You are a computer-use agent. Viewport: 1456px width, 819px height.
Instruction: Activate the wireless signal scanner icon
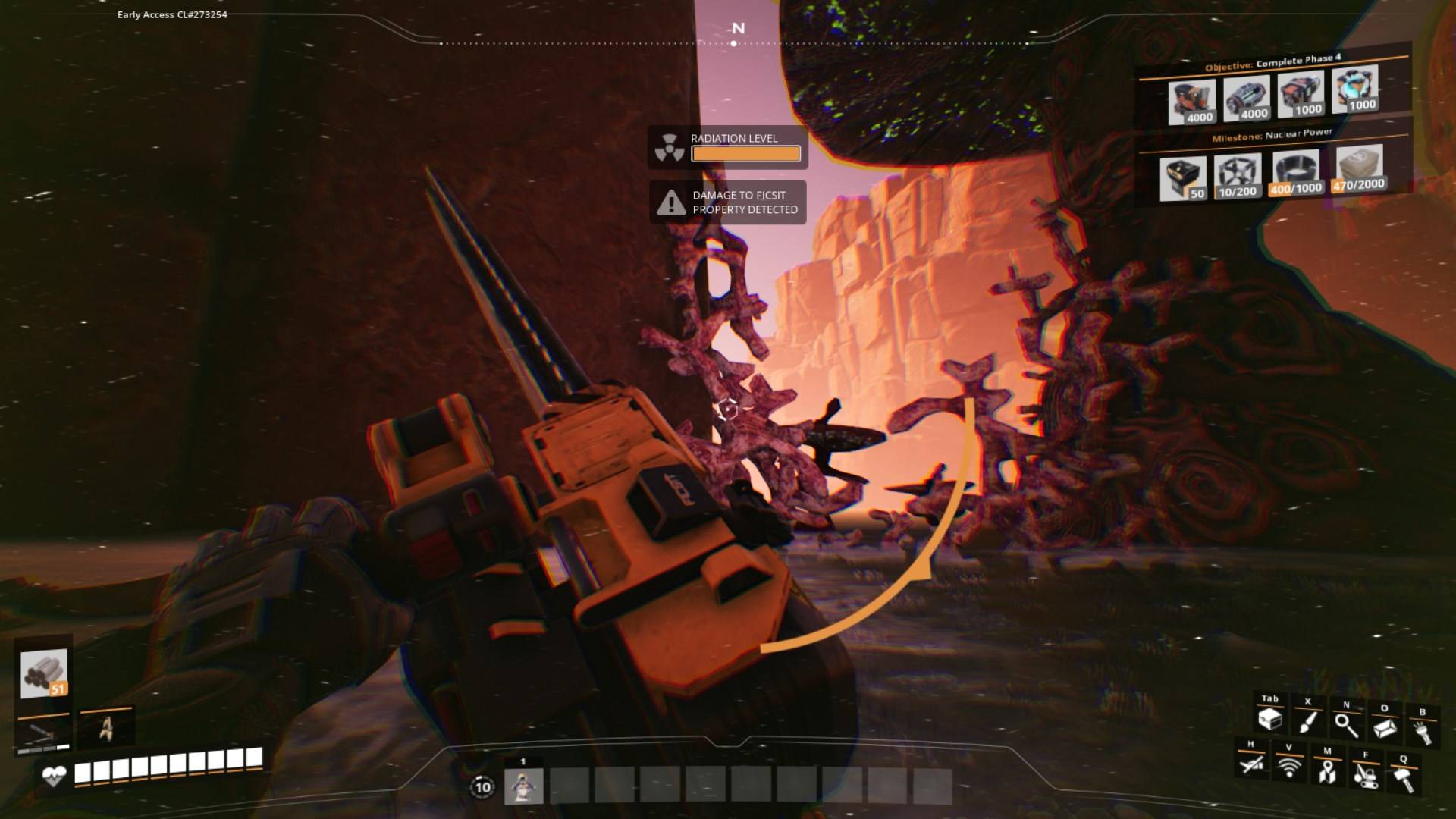[x=1288, y=767]
